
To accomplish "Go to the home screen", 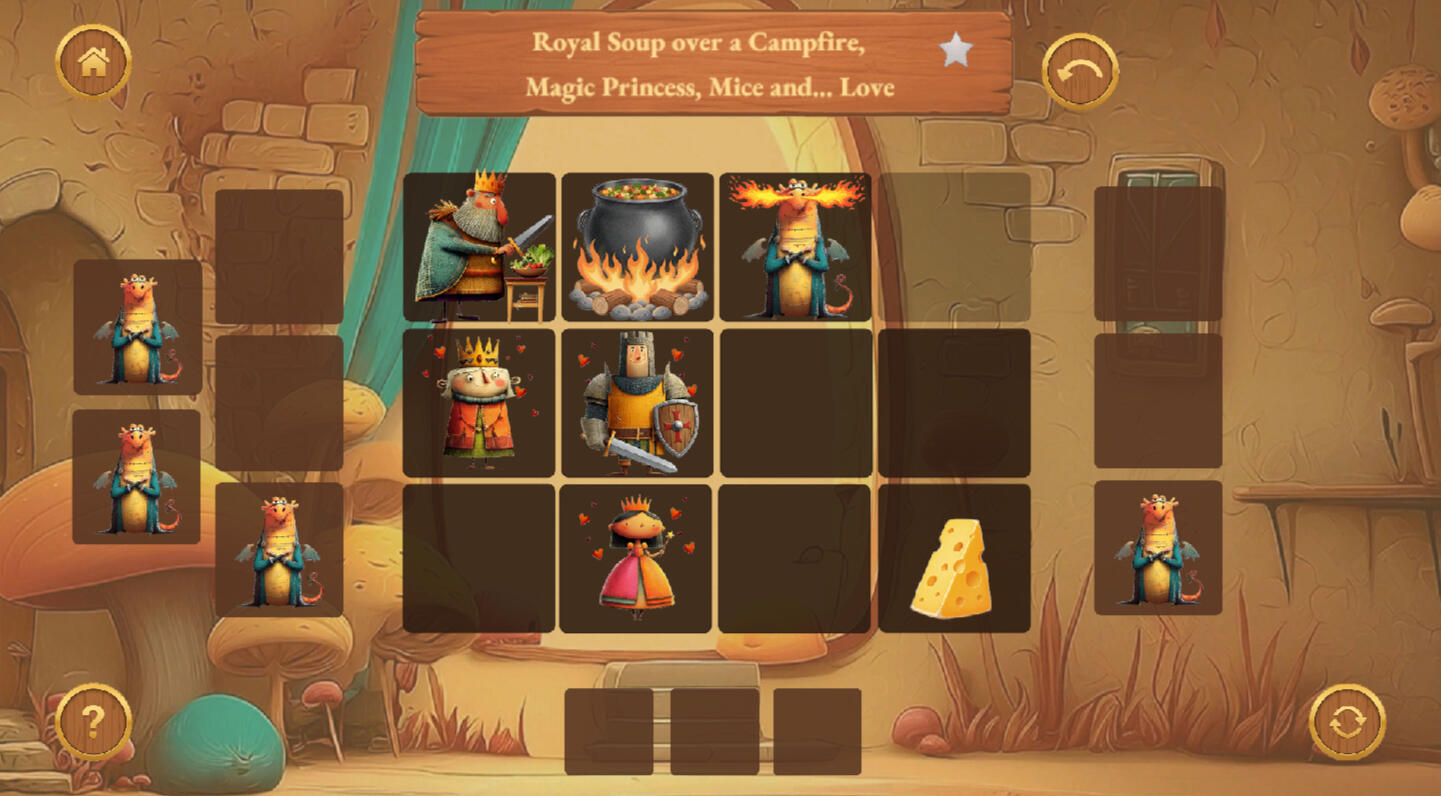I will 93,63.
